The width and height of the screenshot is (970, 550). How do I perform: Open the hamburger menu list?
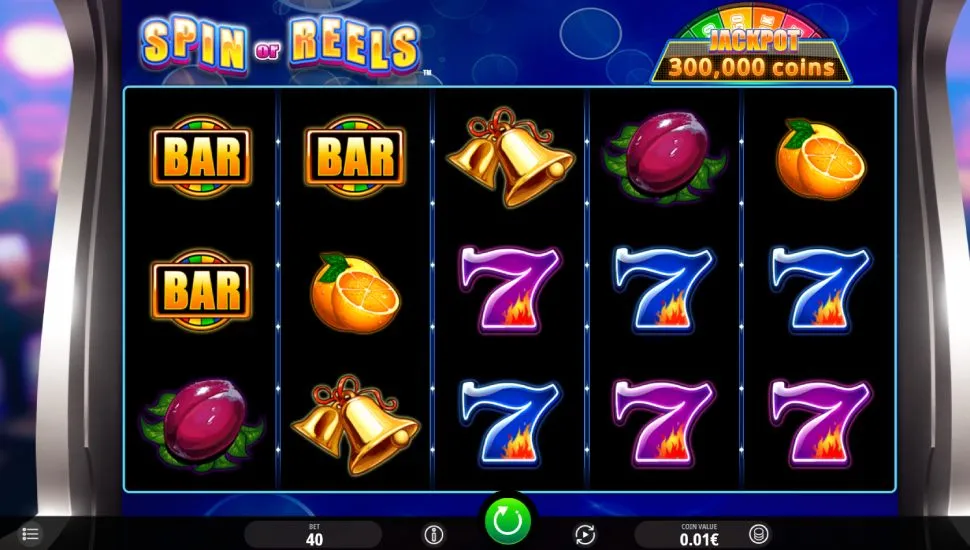point(30,535)
